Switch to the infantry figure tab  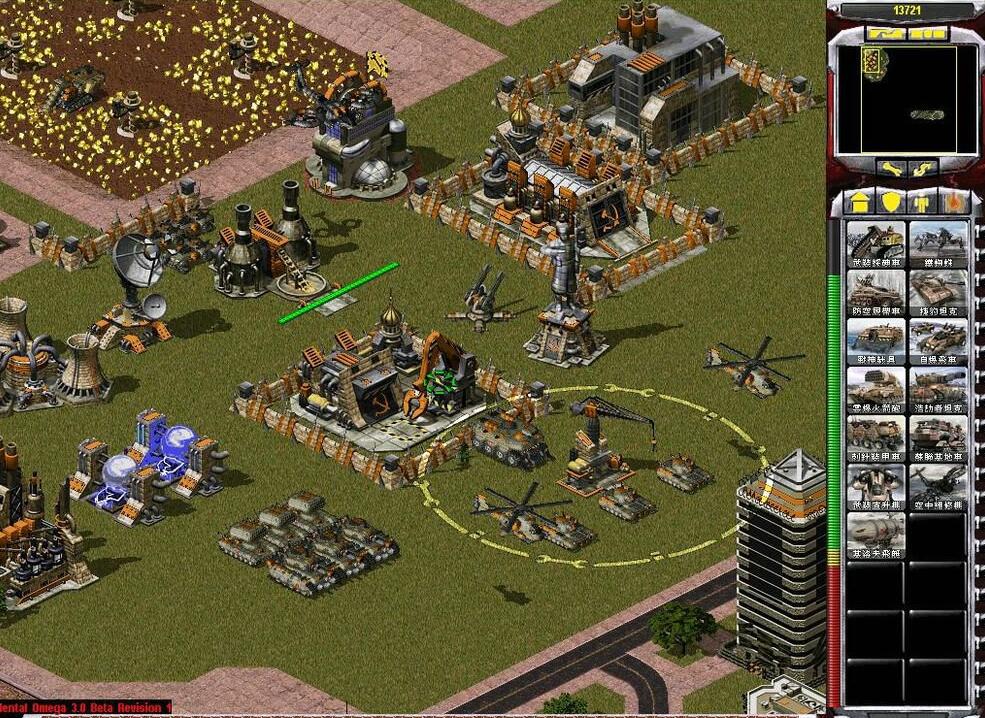[920, 201]
